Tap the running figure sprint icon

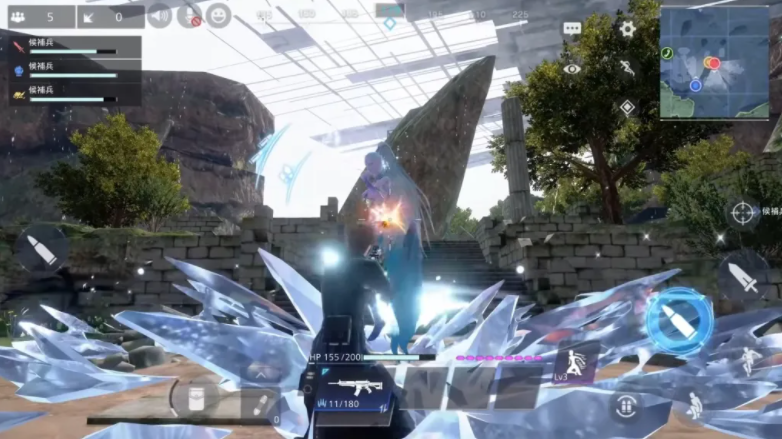click(x=627, y=69)
